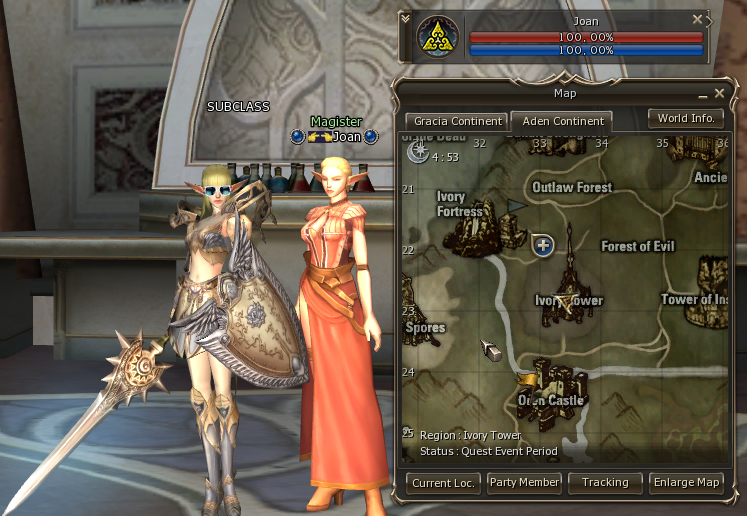Enlarge the map view
Screen dimensions: 747x516
686,482
